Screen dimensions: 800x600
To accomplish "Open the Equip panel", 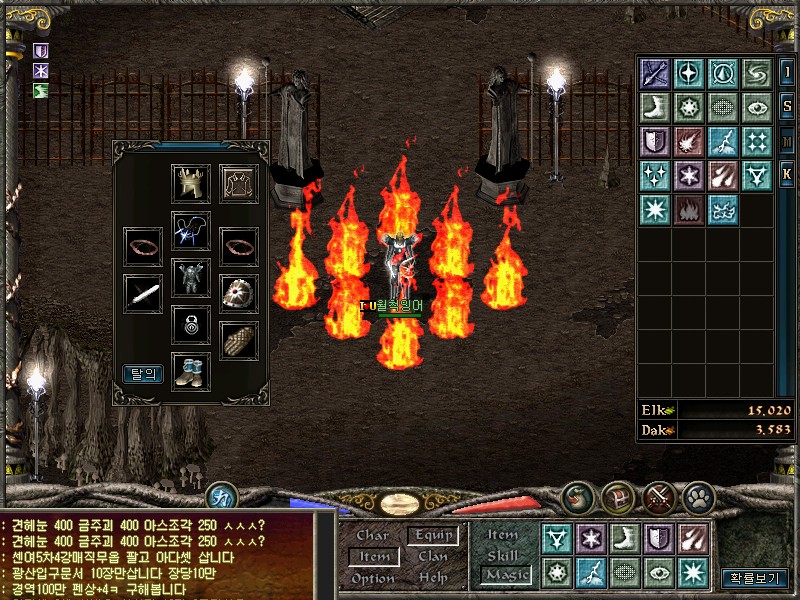I will point(433,536).
